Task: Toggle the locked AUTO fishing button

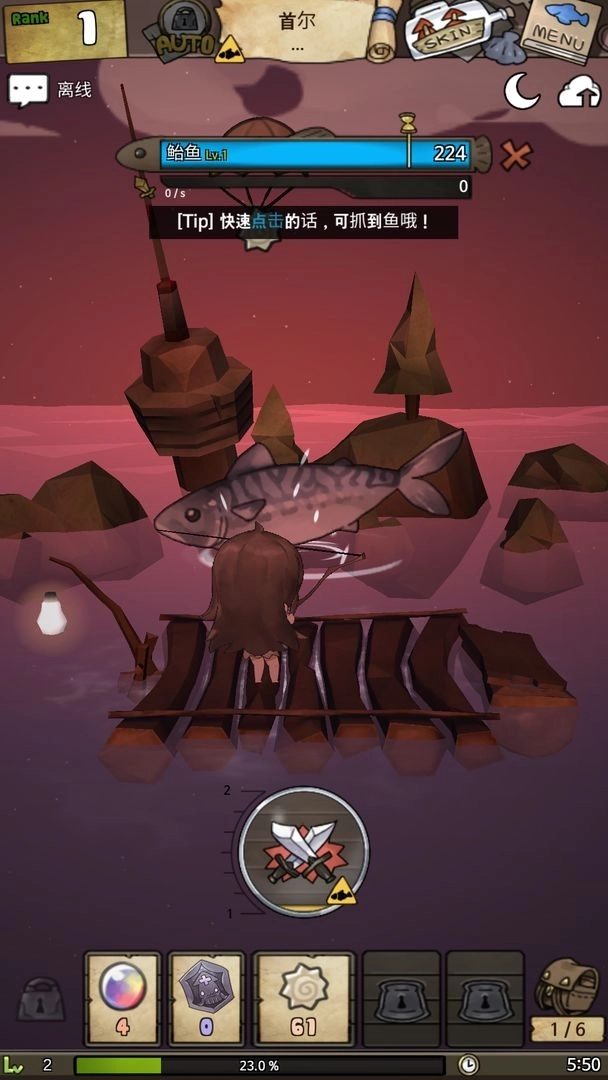Action: 186,30
